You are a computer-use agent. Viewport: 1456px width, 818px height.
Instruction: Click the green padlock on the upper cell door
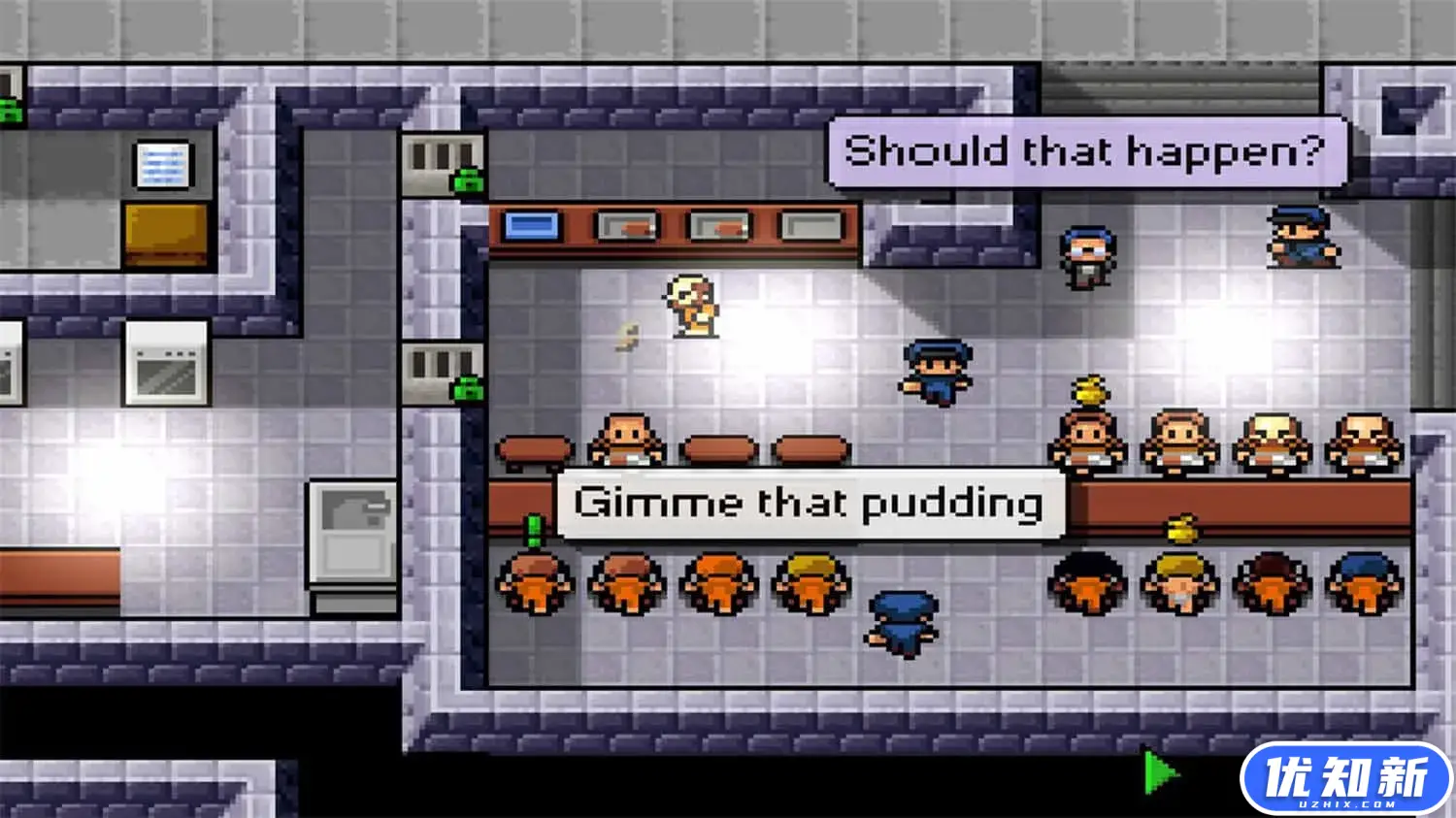[469, 182]
